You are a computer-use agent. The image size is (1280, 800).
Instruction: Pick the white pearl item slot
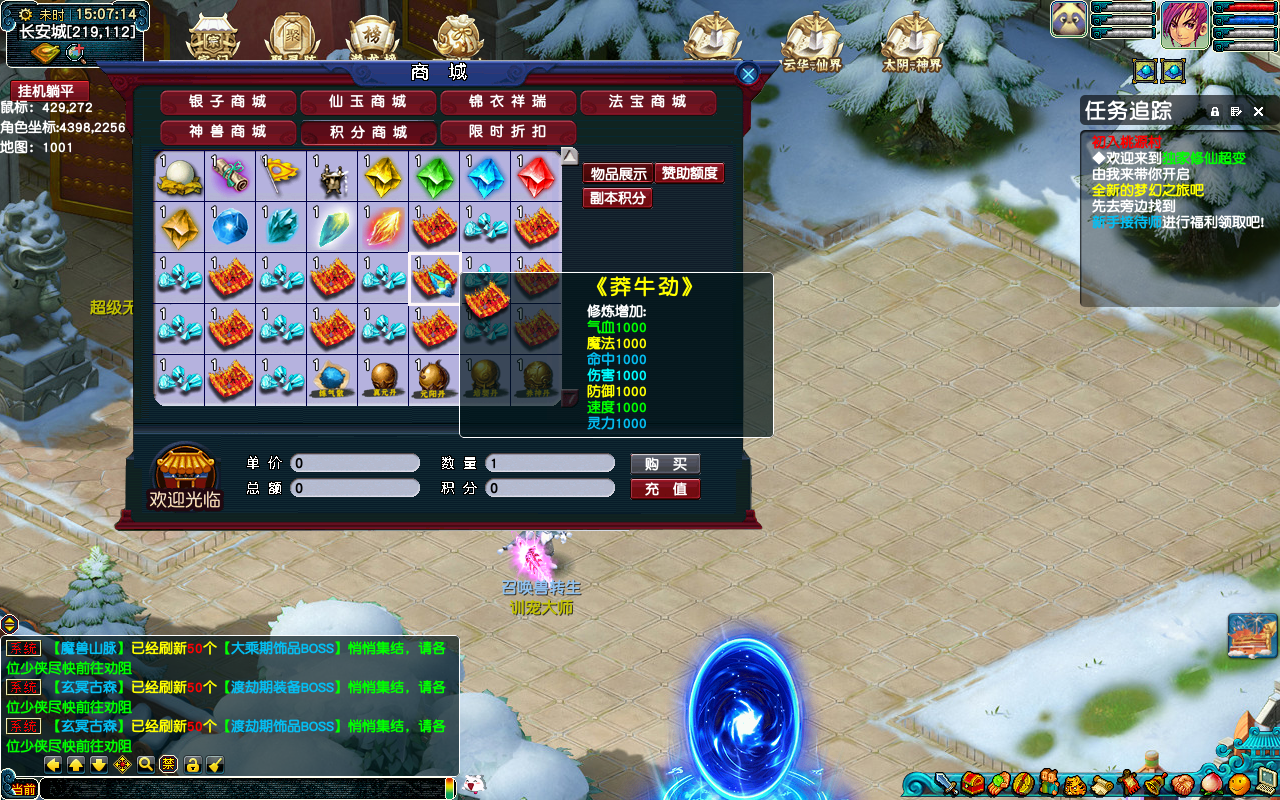[x=179, y=177]
